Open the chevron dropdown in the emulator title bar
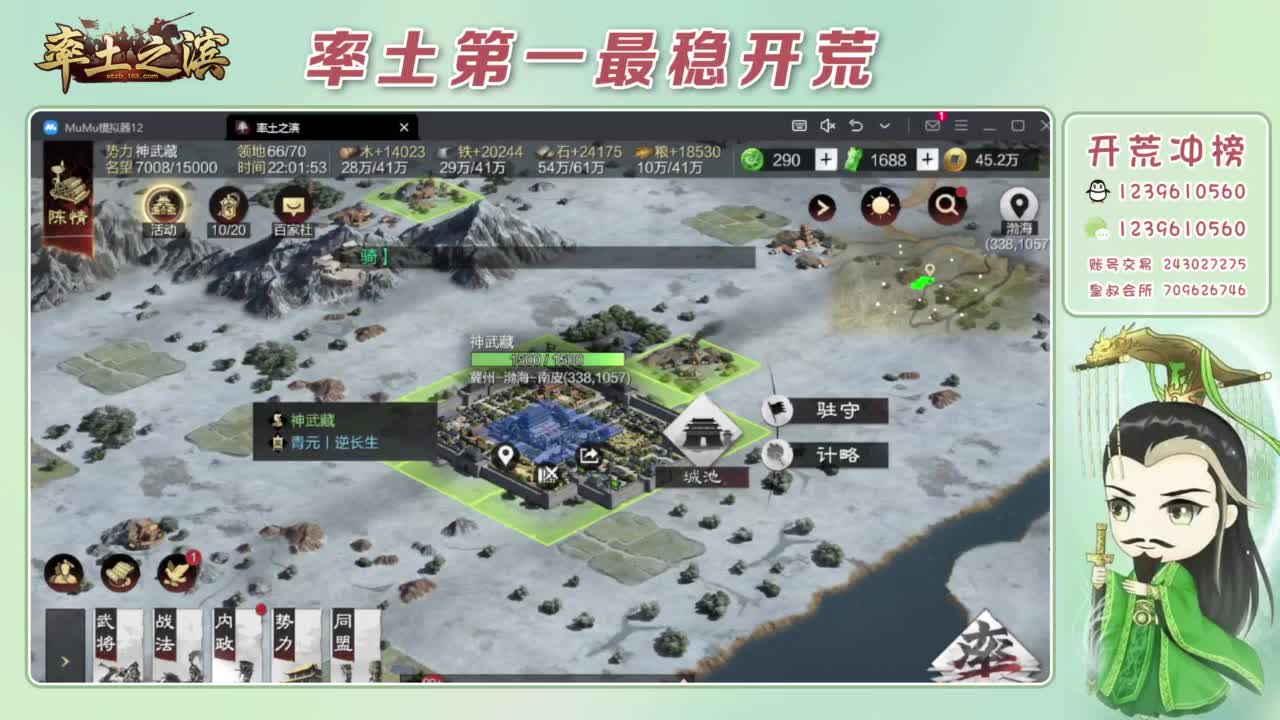The image size is (1280, 720). pos(884,127)
